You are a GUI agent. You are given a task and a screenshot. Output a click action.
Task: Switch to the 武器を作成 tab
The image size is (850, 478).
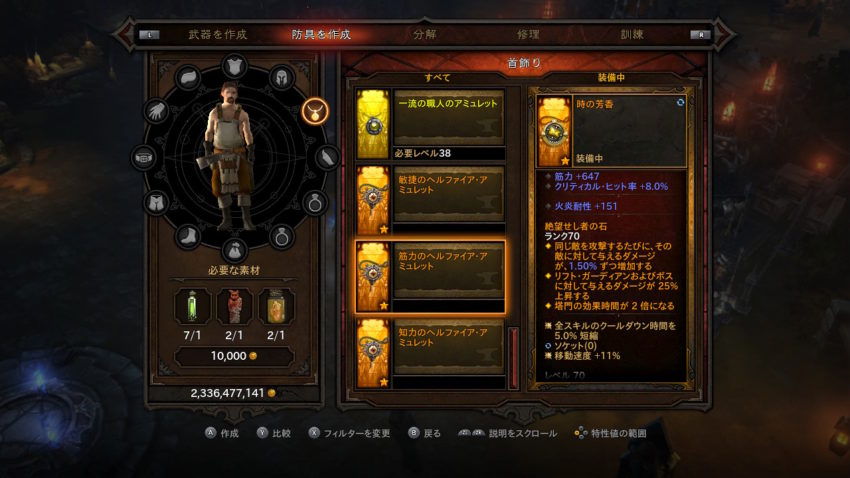(x=217, y=34)
